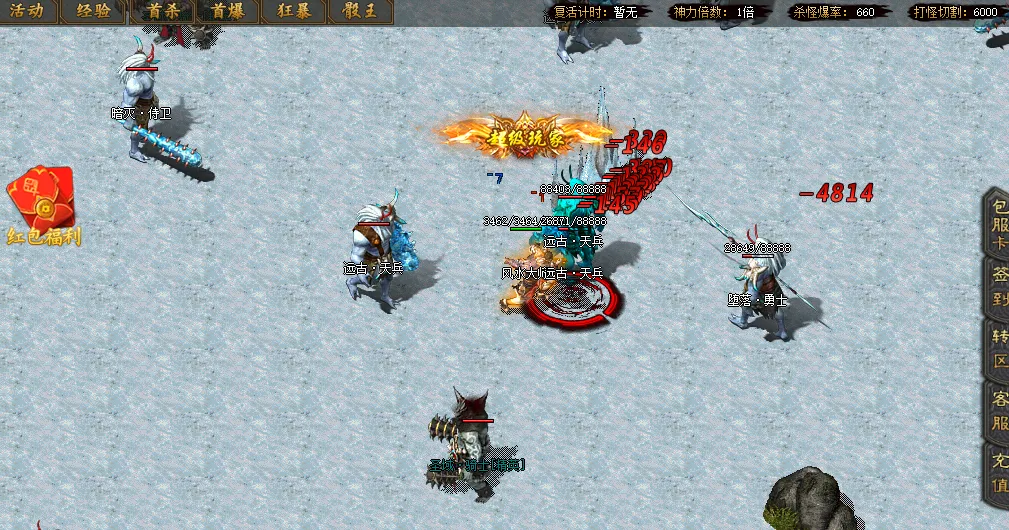Open the 活动 events tab
Screen dimensions: 1009x530
click(28, 12)
